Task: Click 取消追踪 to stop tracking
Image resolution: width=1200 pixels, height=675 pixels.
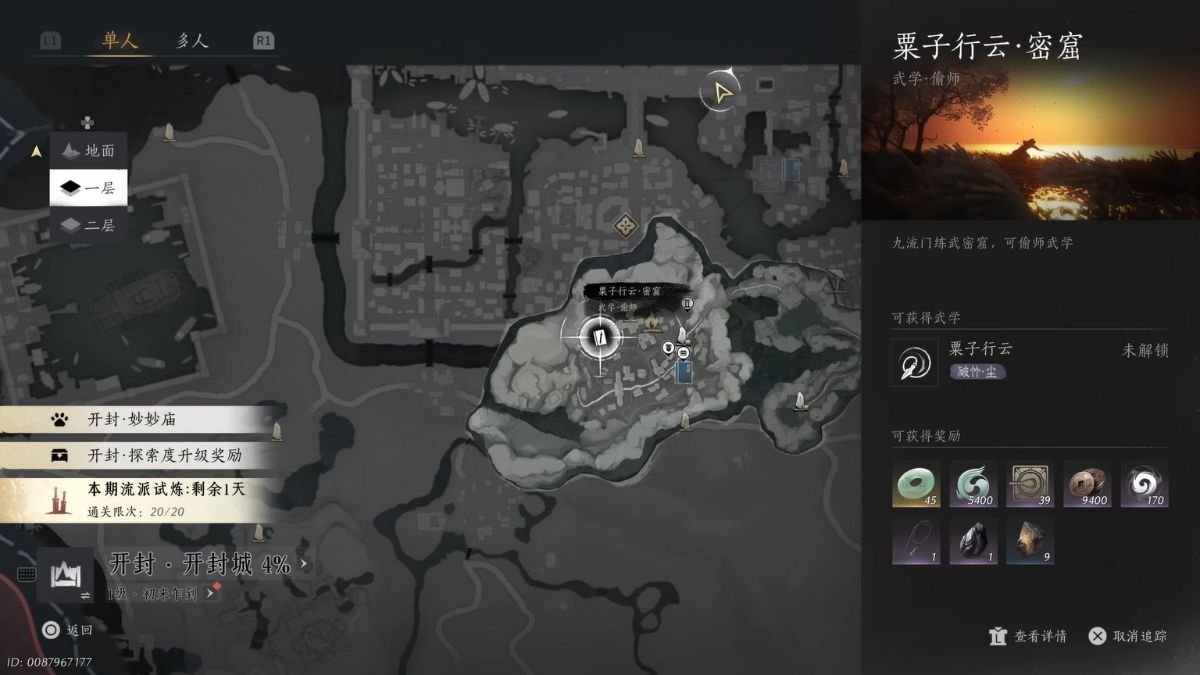Action: 1128,636
